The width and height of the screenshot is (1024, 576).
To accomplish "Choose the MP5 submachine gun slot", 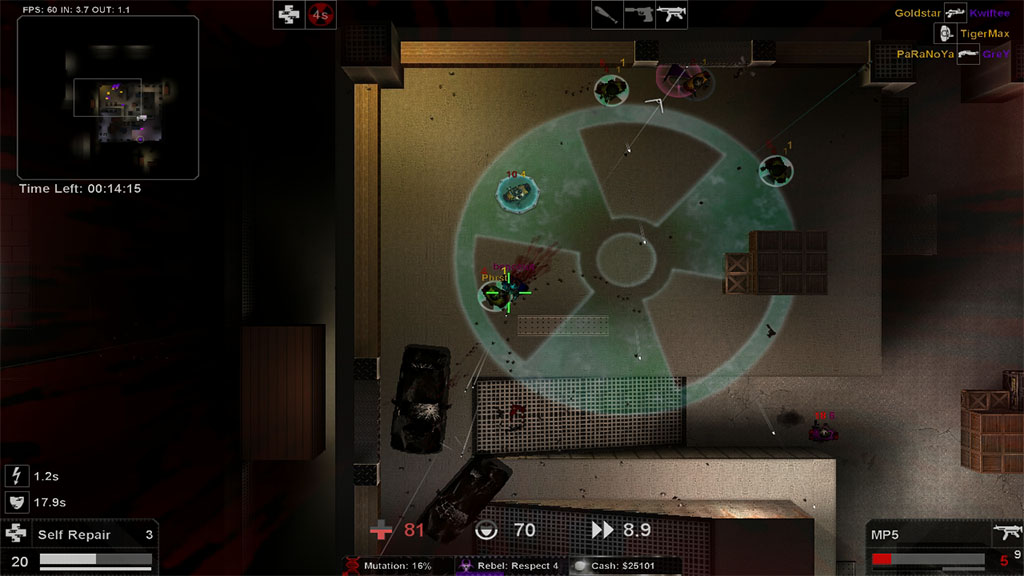I will 671,15.
